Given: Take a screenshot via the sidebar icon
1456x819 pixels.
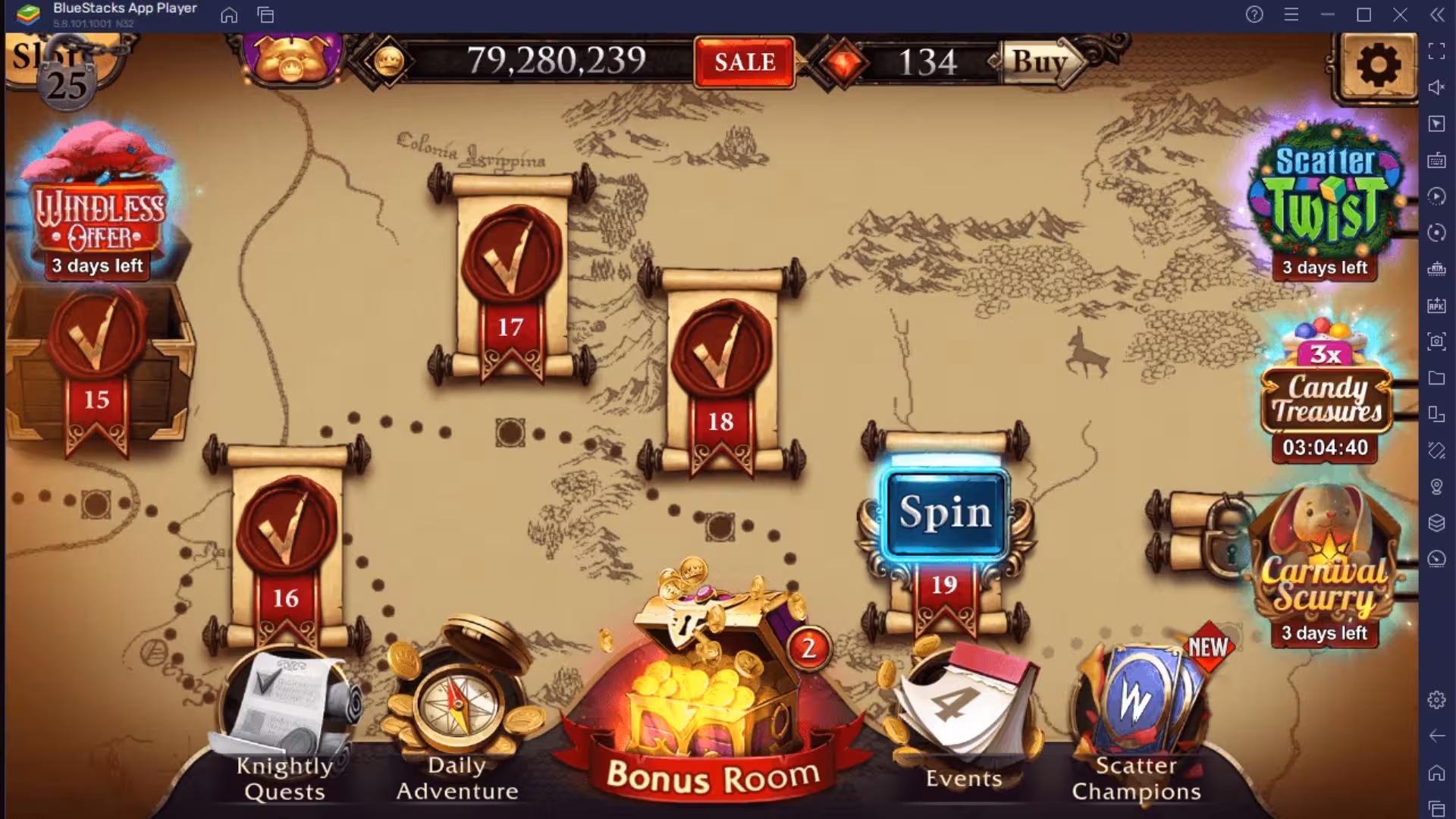Looking at the screenshot, I should [1436, 341].
